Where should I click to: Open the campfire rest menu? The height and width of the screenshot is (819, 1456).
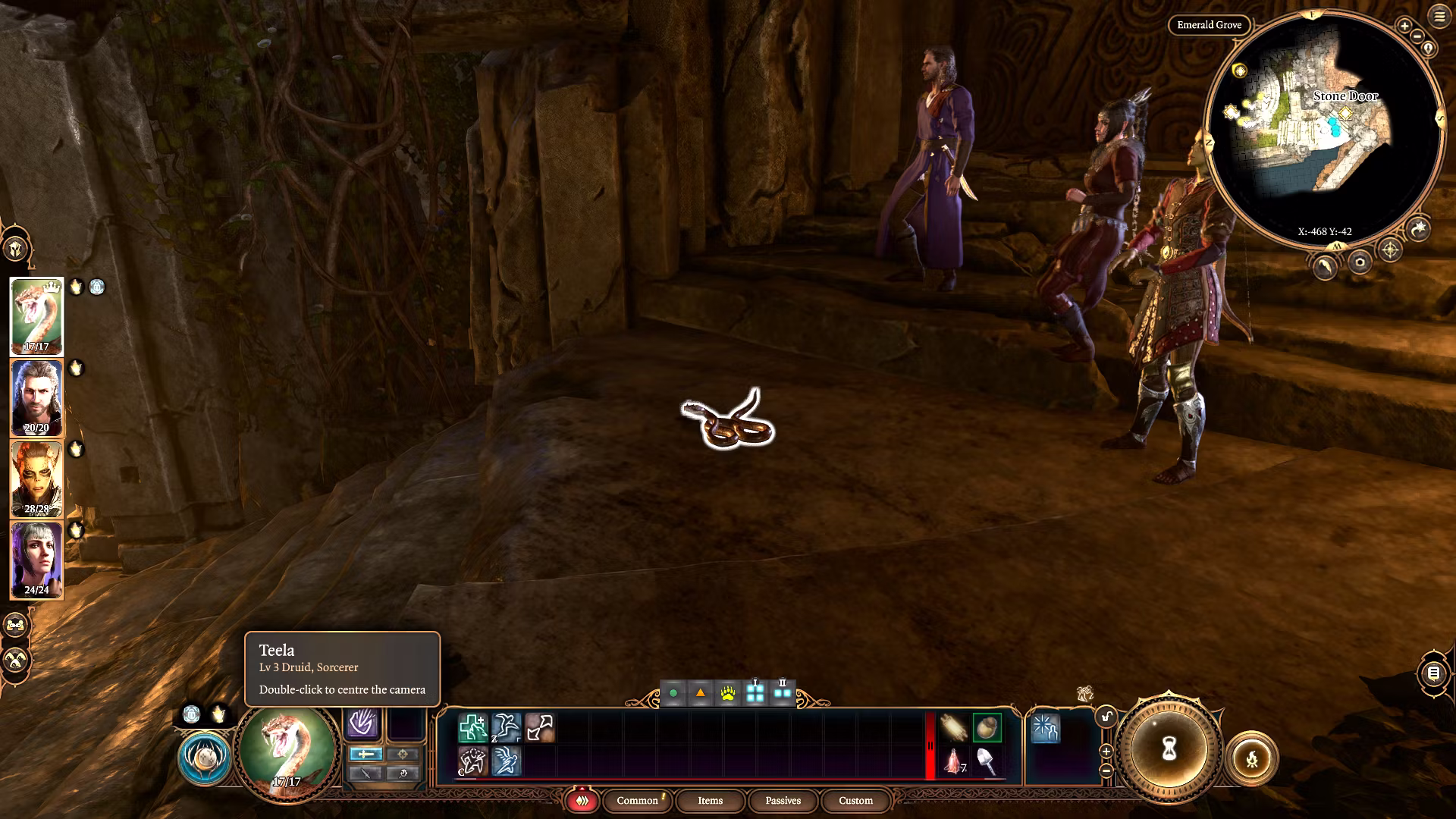pos(1251,758)
